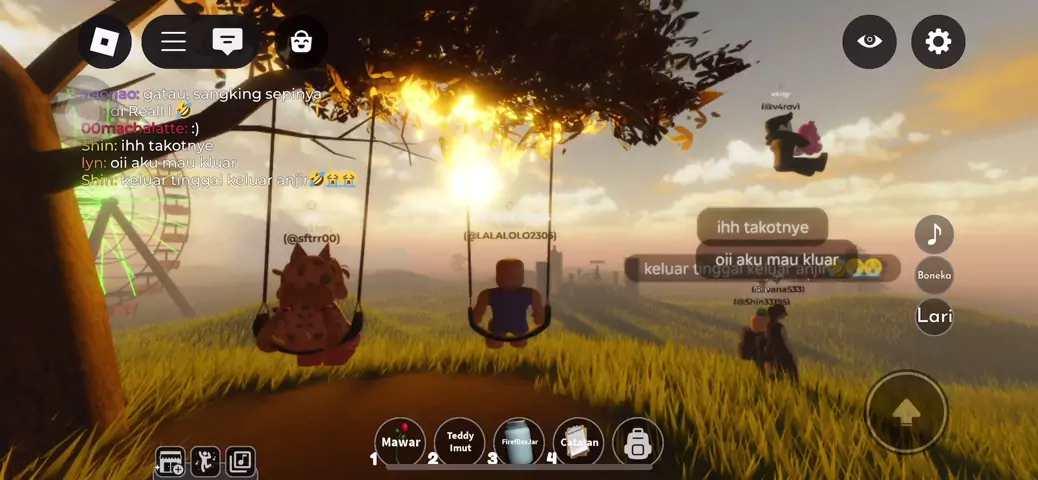The image size is (1038, 480).
Task: Open settings with the gear icon
Action: [938, 42]
